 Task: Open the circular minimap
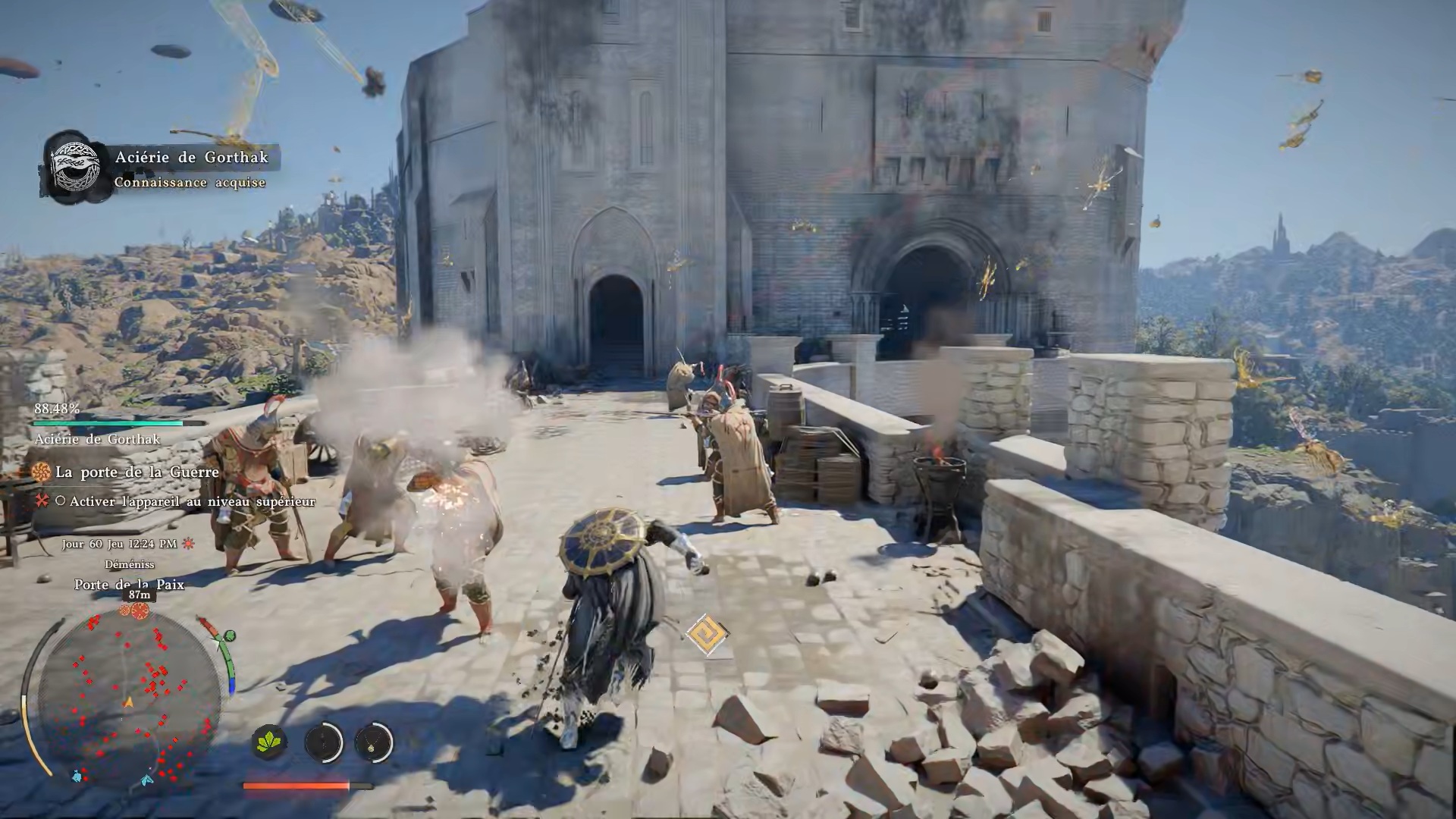pyautogui.click(x=129, y=699)
